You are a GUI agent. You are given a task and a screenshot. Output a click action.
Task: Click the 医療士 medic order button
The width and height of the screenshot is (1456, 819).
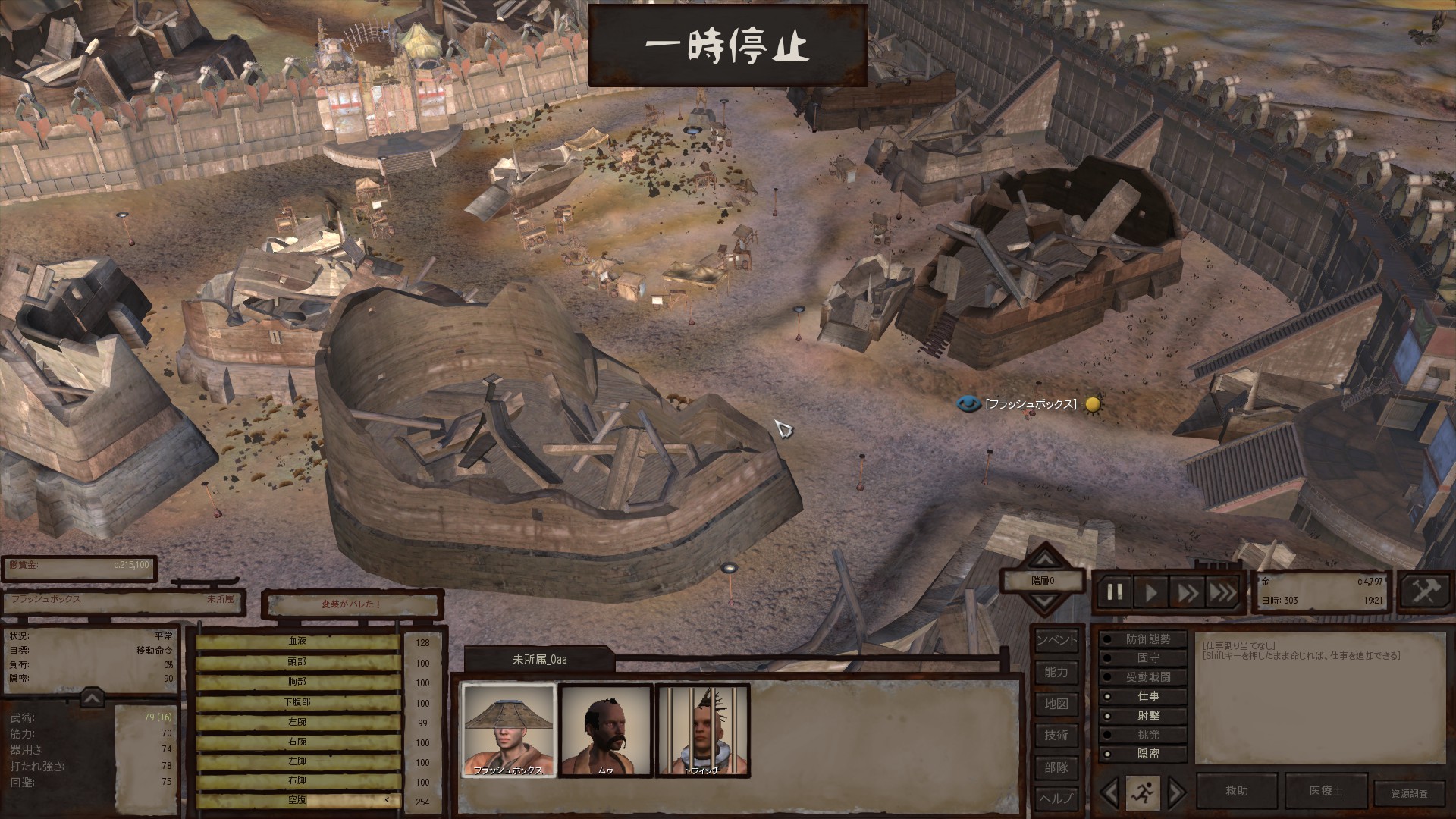1326,791
